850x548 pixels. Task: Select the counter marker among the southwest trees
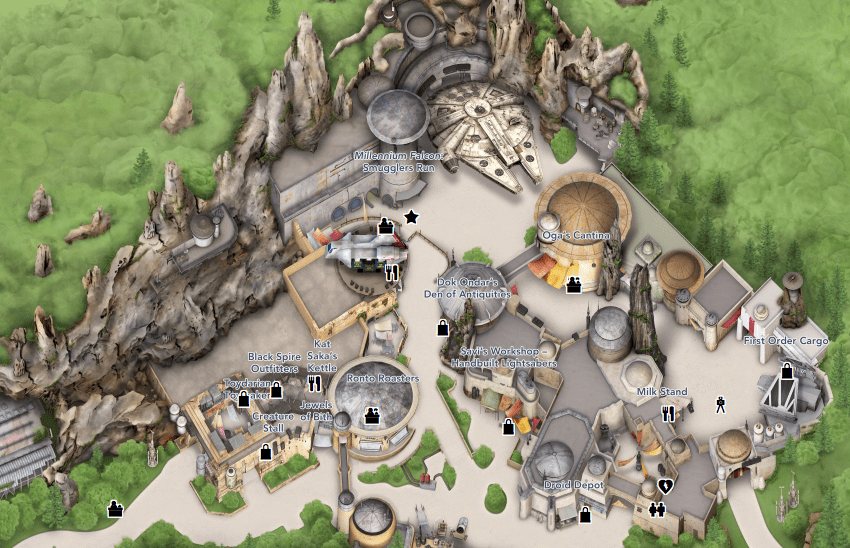(115, 509)
